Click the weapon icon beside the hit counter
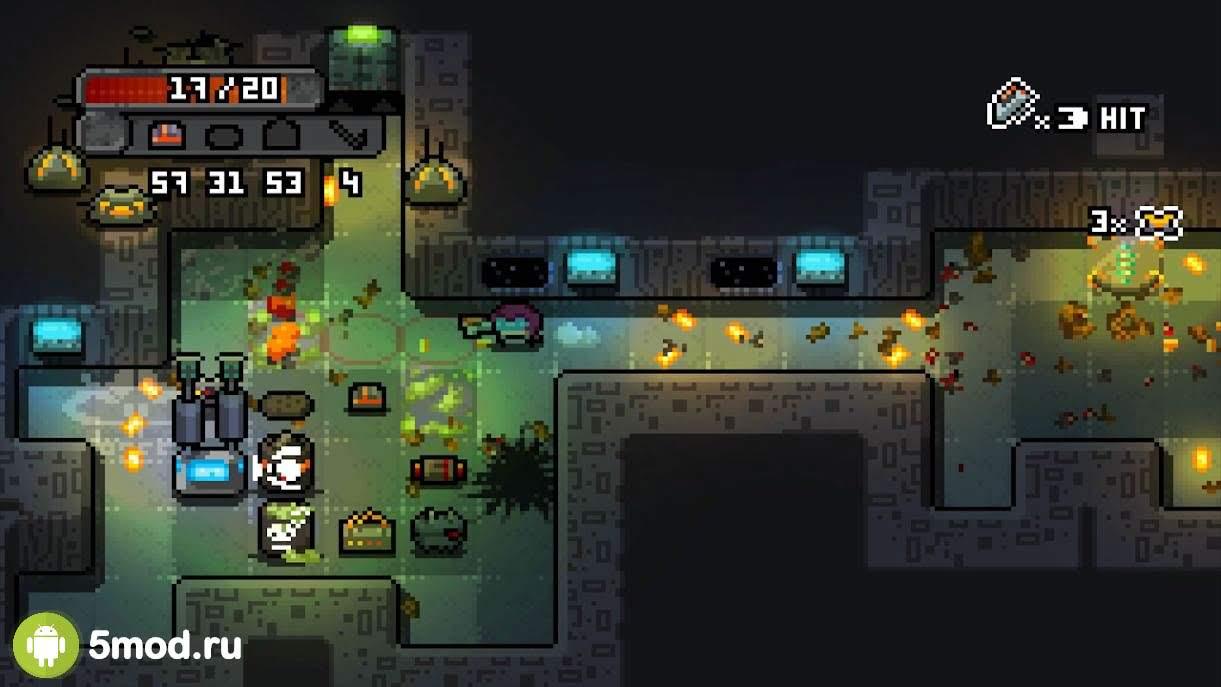 coord(1010,104)
